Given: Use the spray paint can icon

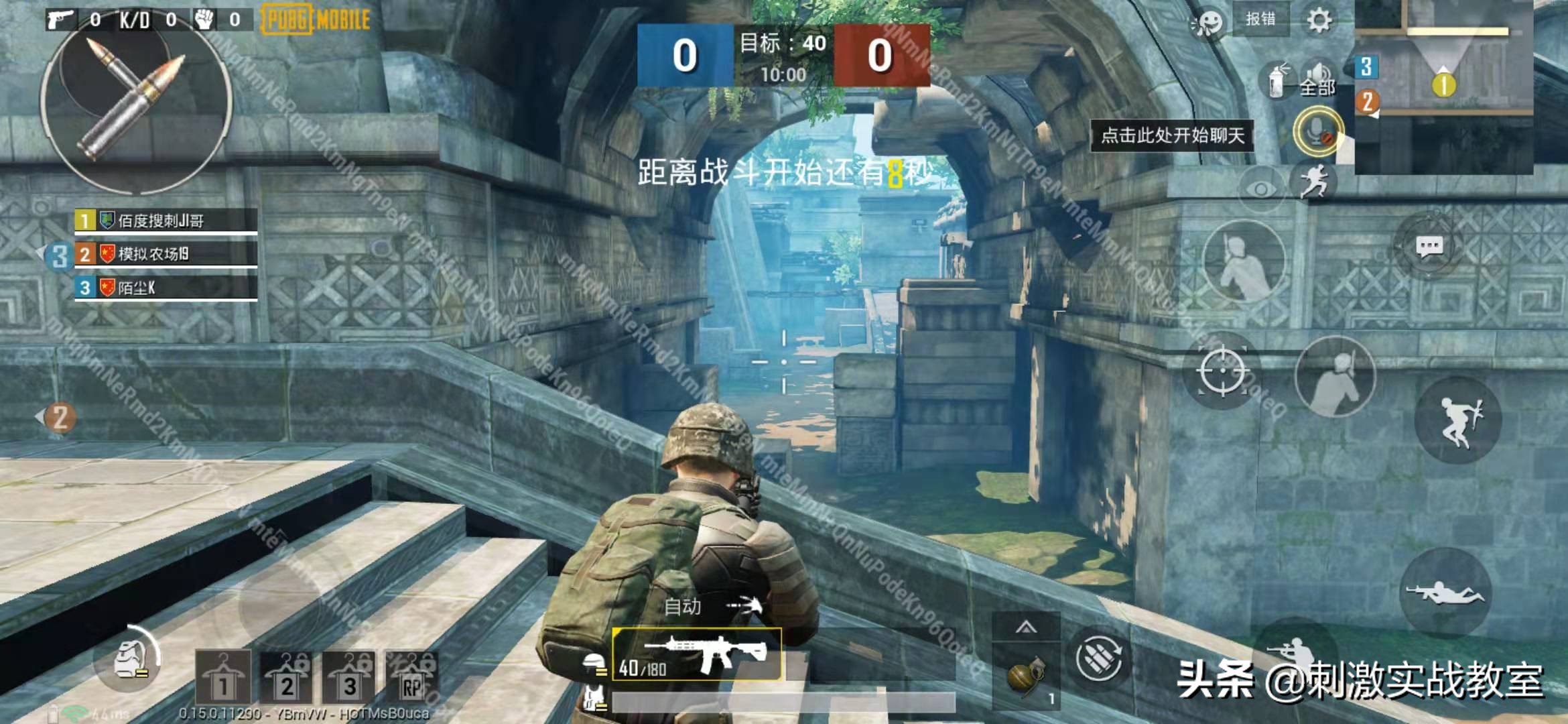Looking at the screenshot, I should [1278, 80].
